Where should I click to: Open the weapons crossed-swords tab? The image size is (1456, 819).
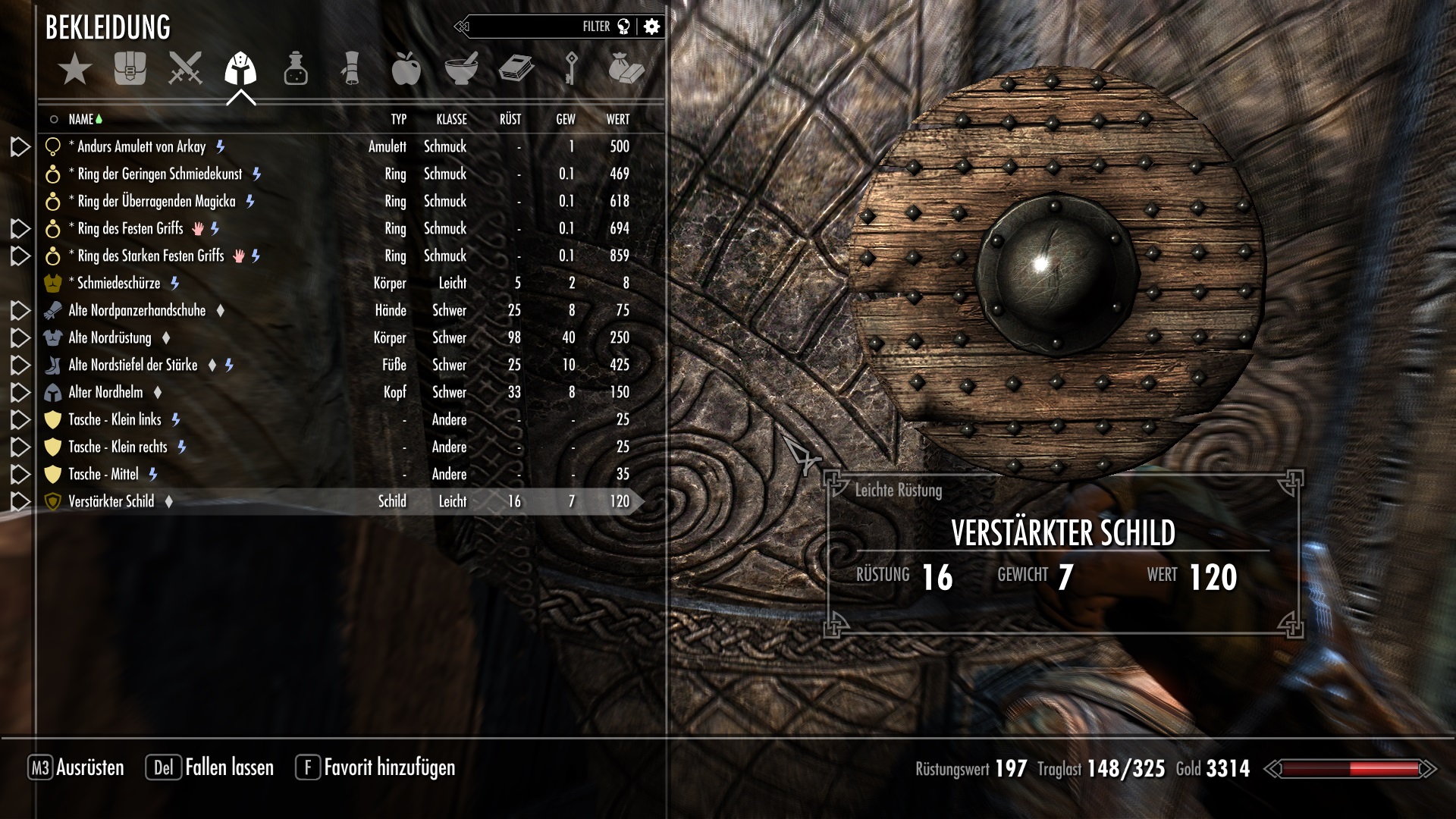(185, 69)
